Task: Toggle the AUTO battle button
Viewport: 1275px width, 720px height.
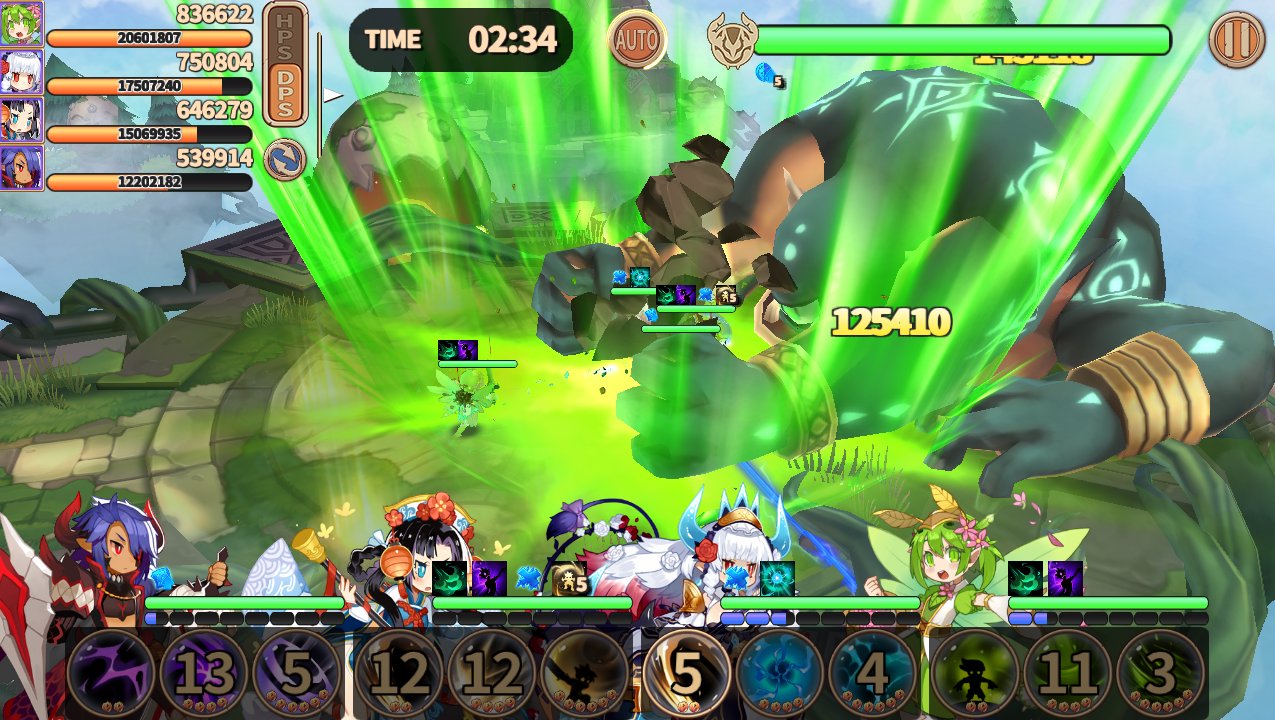Action: tap(636, 40)
